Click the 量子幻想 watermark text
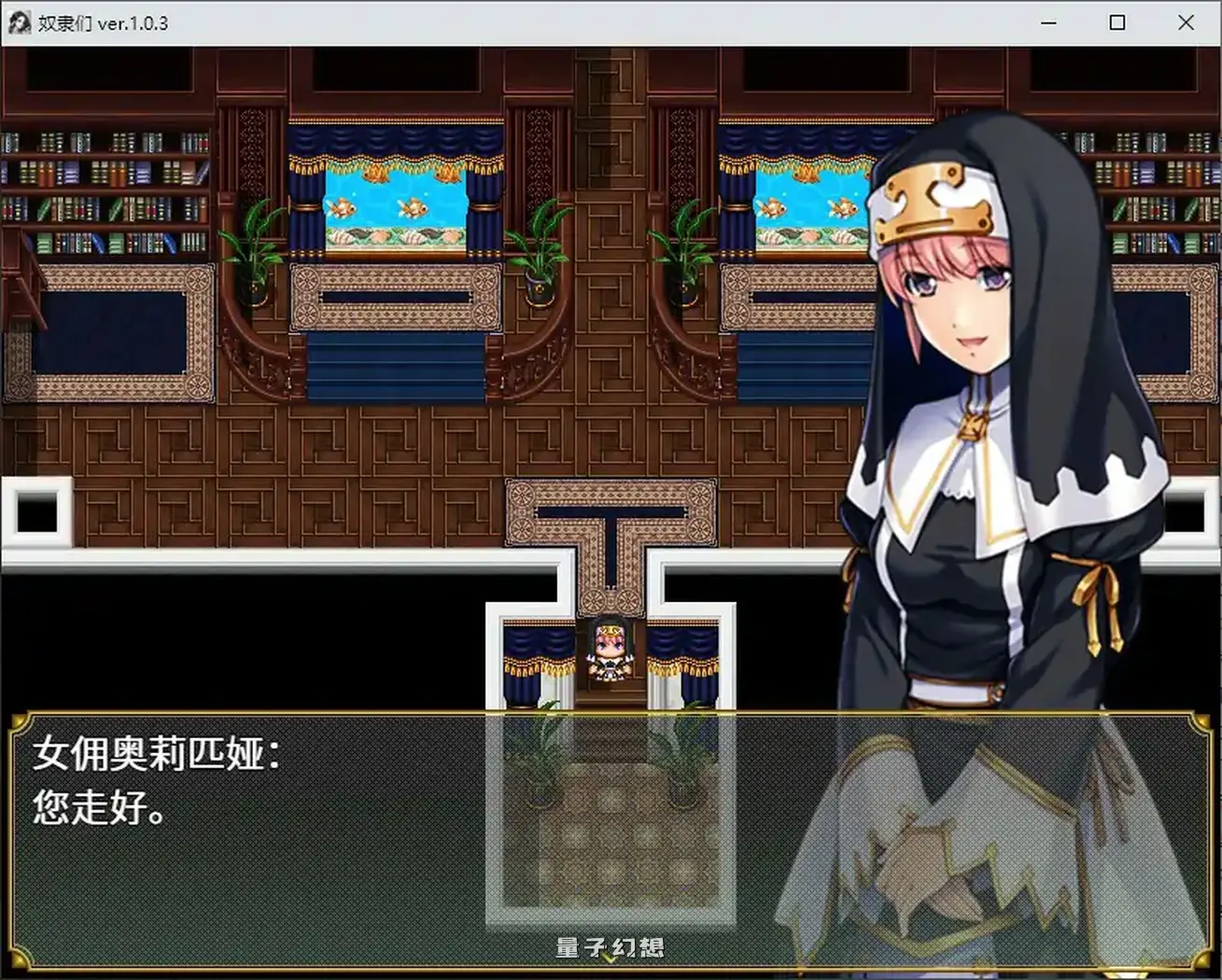 tap(611, 946)
